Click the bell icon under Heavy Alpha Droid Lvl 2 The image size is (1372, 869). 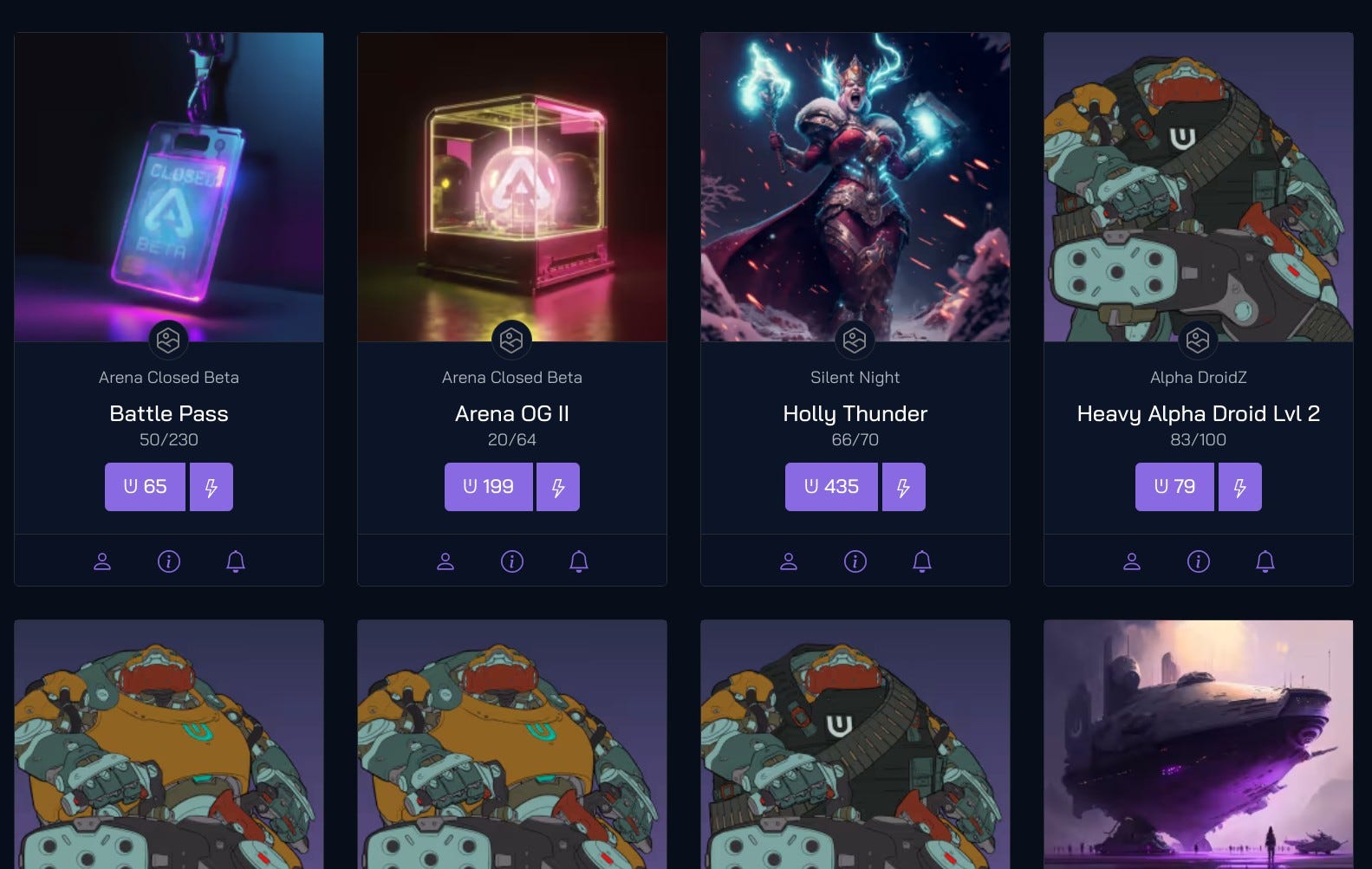pyautogui.click(x=1265, y=561)
